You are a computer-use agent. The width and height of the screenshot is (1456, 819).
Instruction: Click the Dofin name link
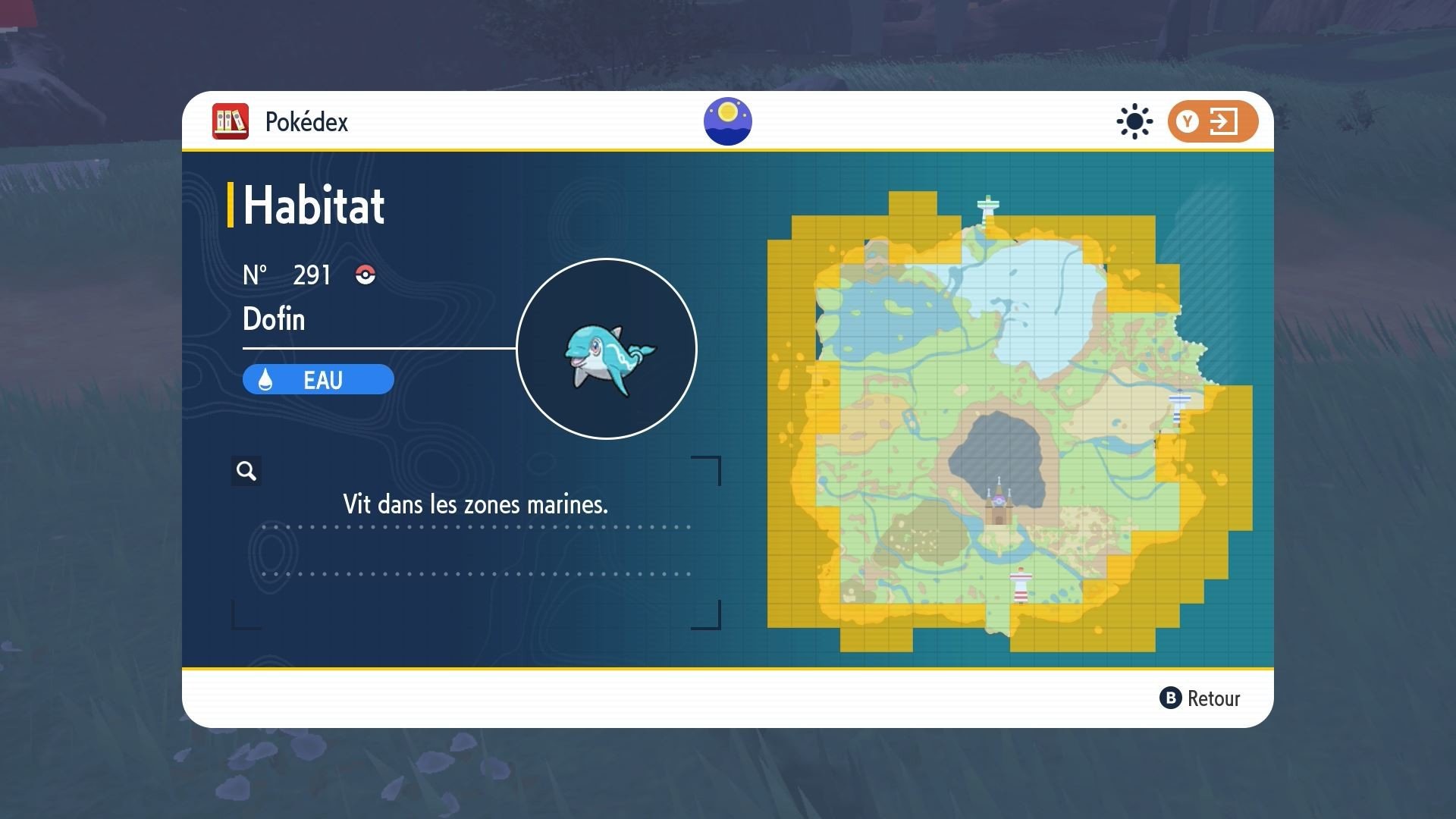coord(273,318)
